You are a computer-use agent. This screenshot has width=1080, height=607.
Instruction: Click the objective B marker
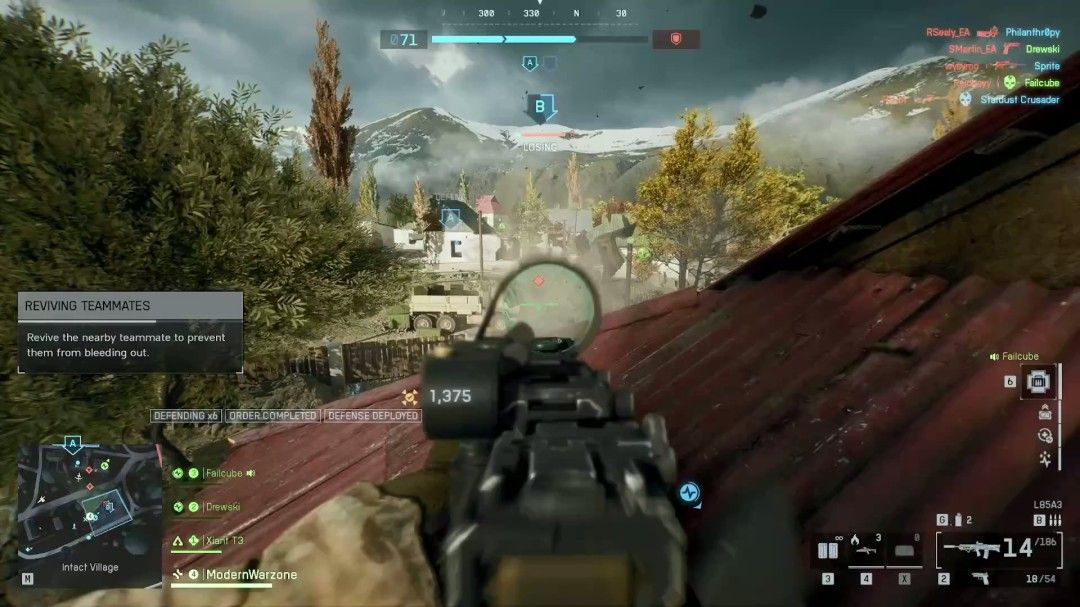click(541, 106)
